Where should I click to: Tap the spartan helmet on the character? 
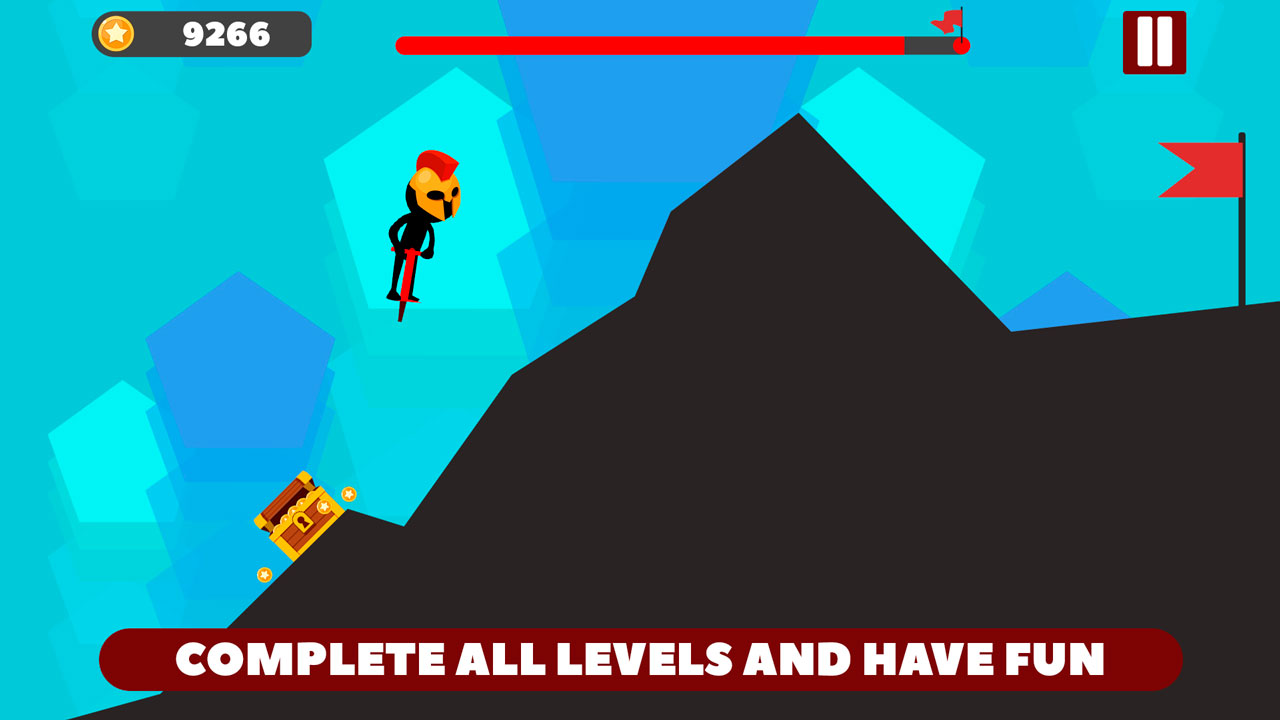(438, 195)
